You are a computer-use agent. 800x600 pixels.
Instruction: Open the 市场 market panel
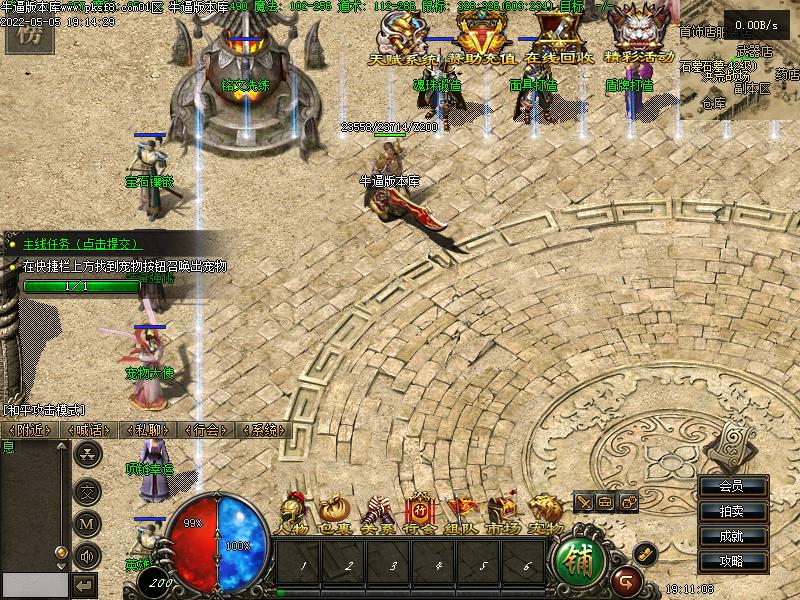tap(503, 514)
